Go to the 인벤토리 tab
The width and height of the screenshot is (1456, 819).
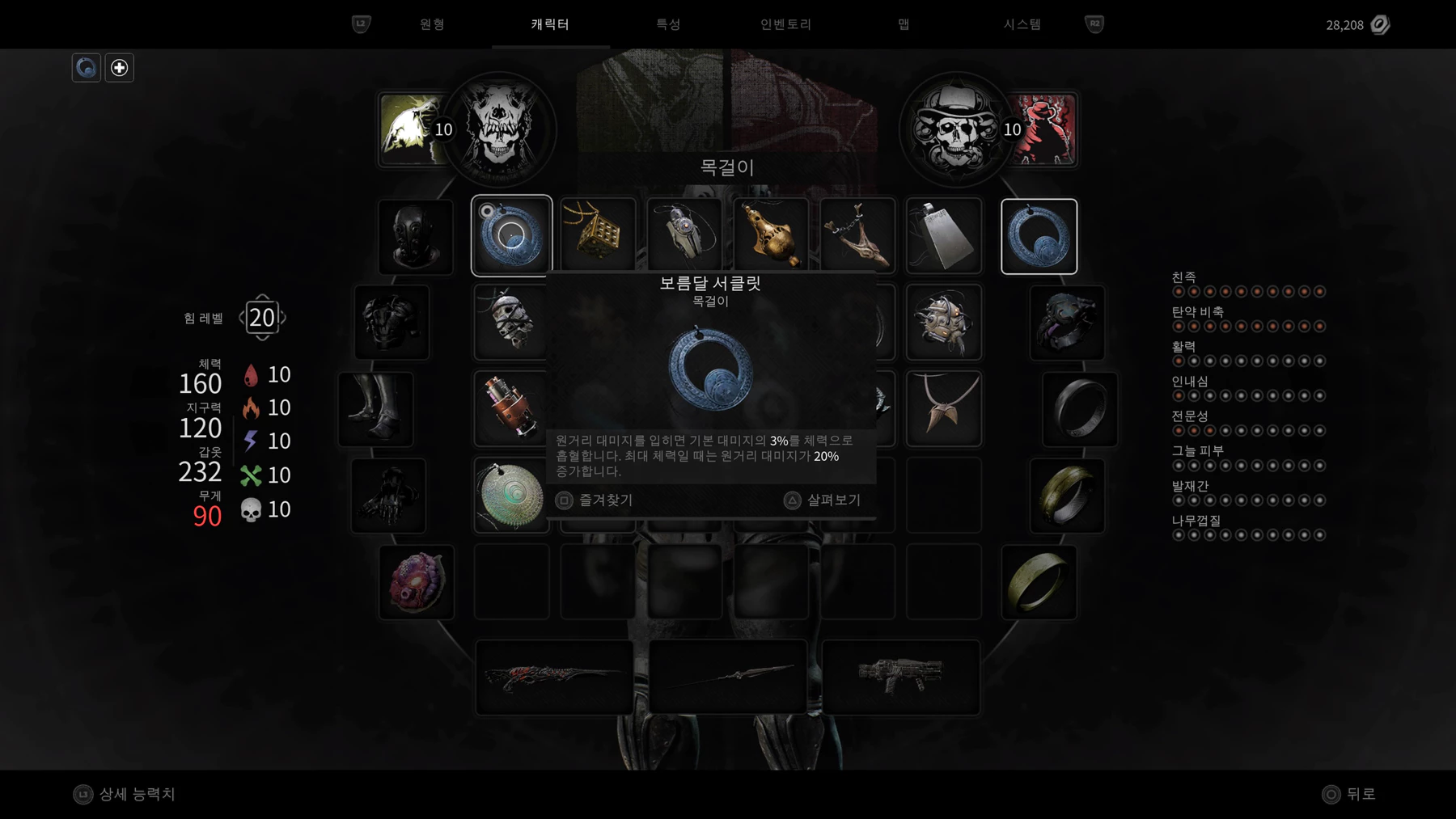[x=785, y=24]
